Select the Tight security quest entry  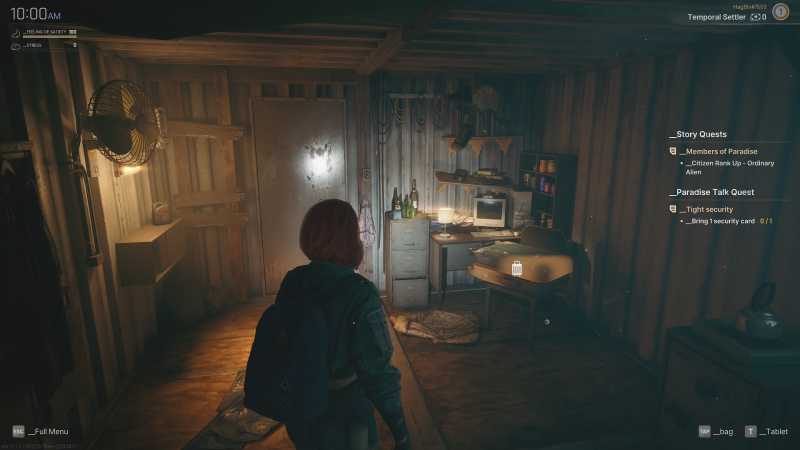pos(706,209)
